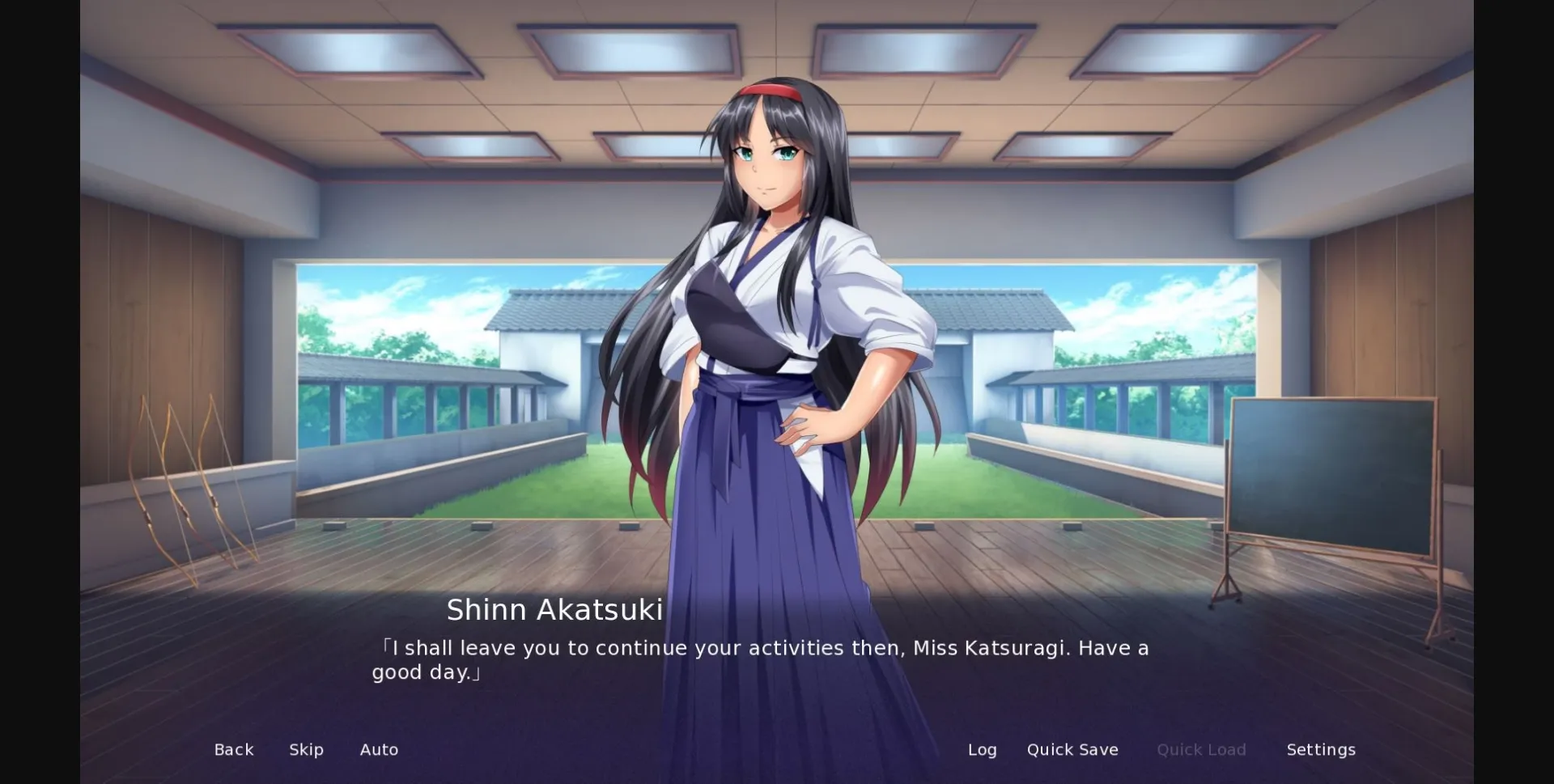Select Log from the bottom control bar
The height and width of the screenshot is (784, 1554).
click(x=982, y=749)
